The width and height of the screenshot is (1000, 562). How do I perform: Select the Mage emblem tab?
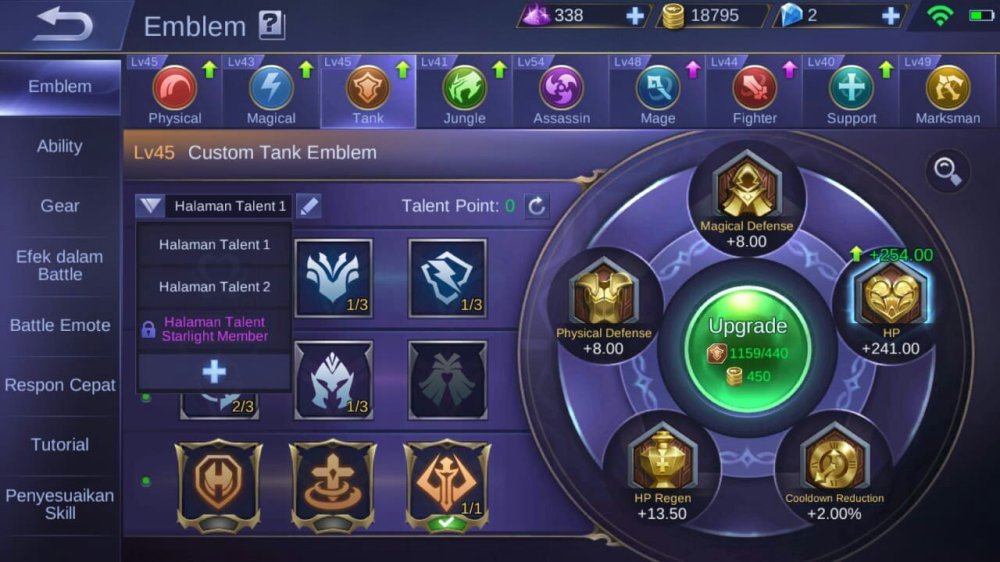(x=658, y=93)
